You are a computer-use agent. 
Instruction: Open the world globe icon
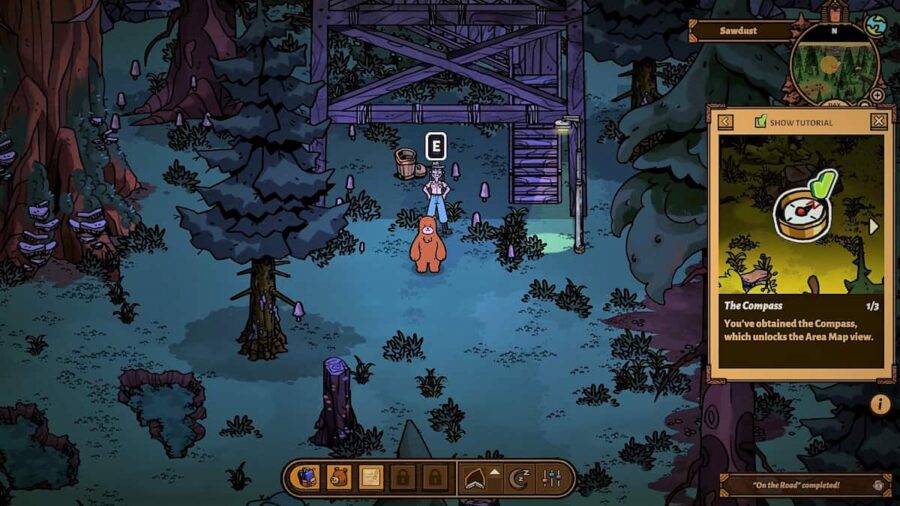pos(876,25)
